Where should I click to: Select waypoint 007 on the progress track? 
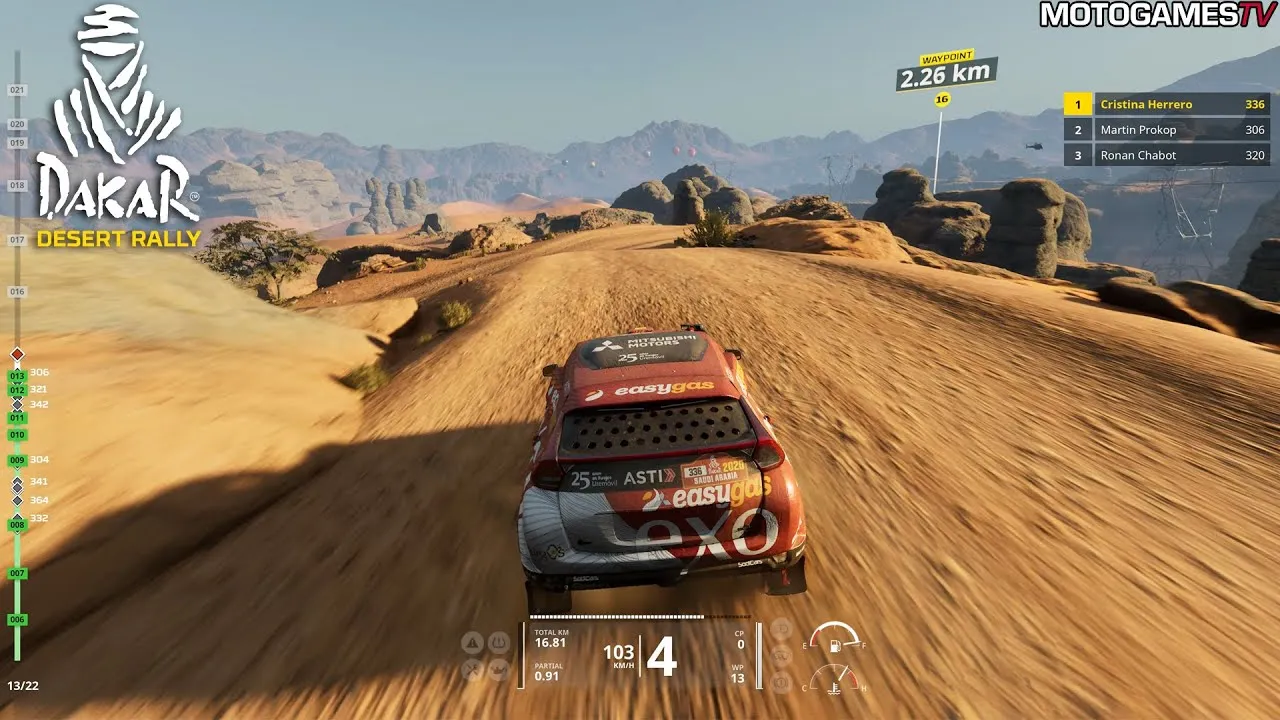tap(17, 573)
